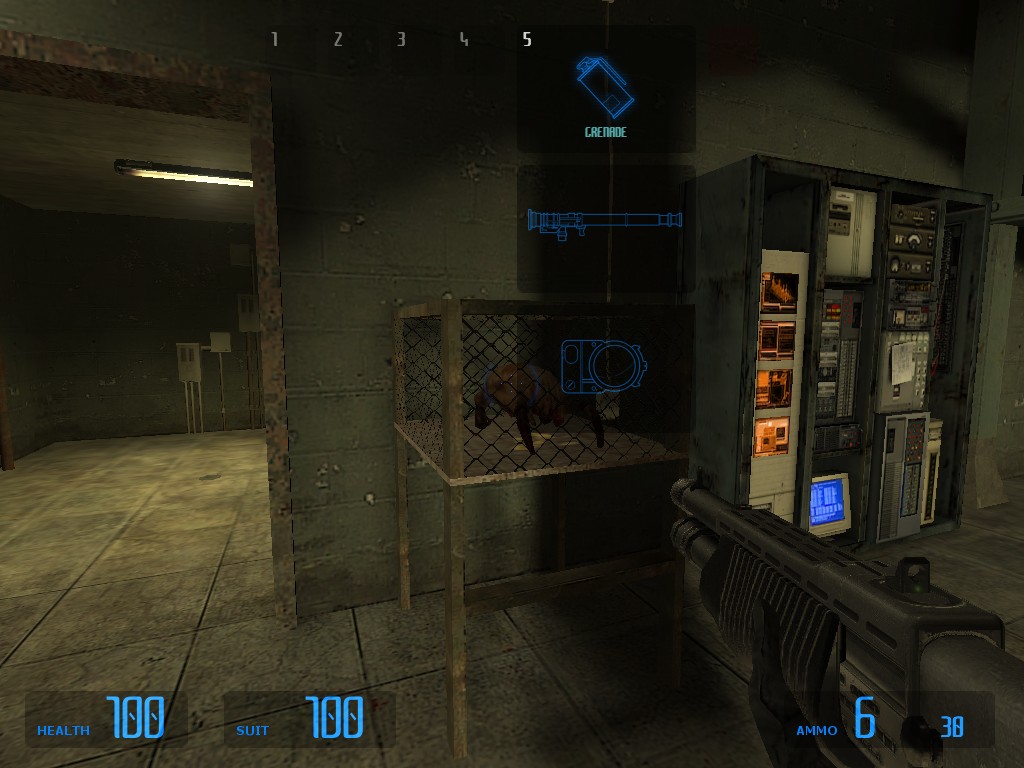
Task: Select the Grenade weapon slot
Action: 605,90
